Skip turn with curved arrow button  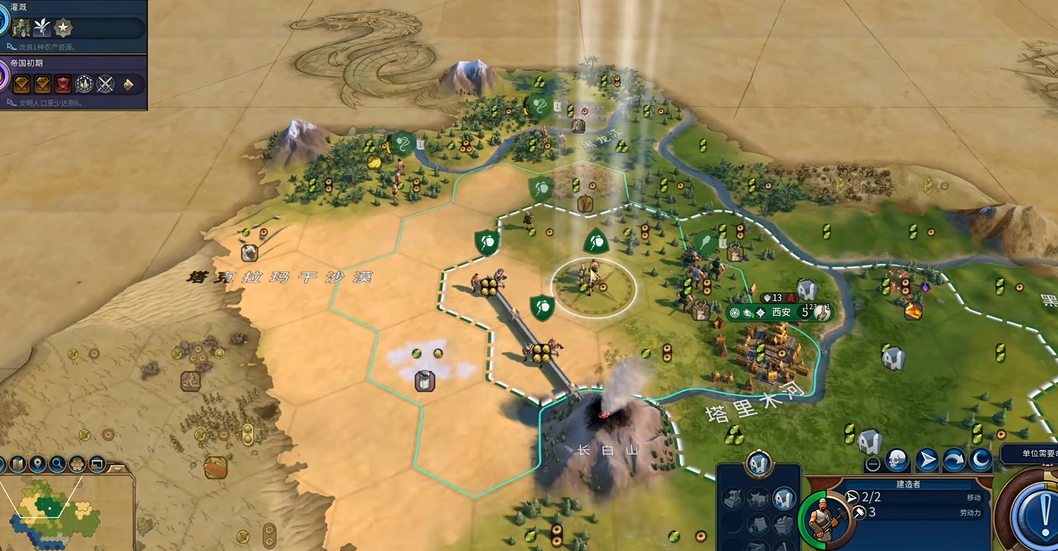tap(954, 461)
